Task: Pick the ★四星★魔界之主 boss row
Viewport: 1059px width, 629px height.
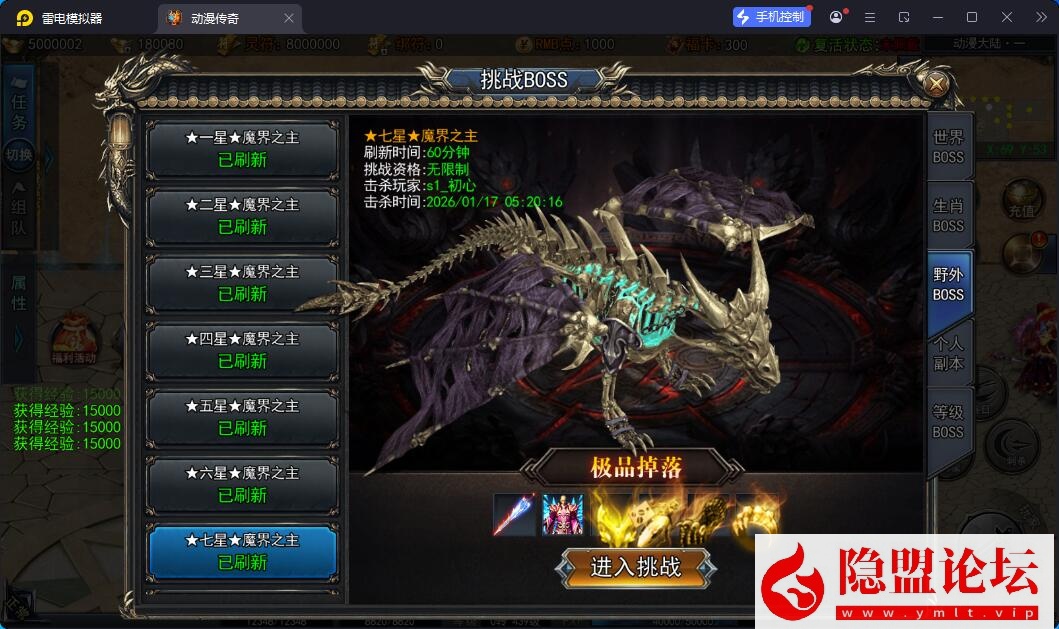Action: 242,349
